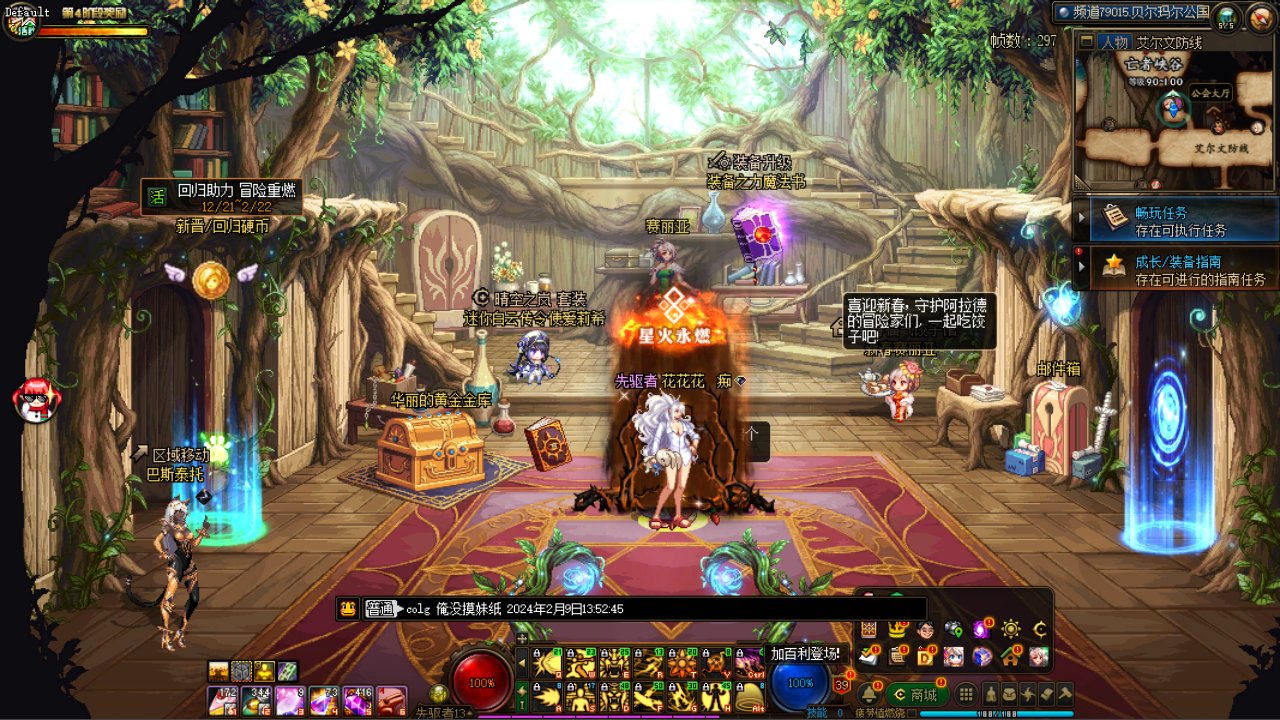Click the 5/5 orb icon beside the channel bar
The height and width of the screenshot is (720, 1280).
(1226, 16)
